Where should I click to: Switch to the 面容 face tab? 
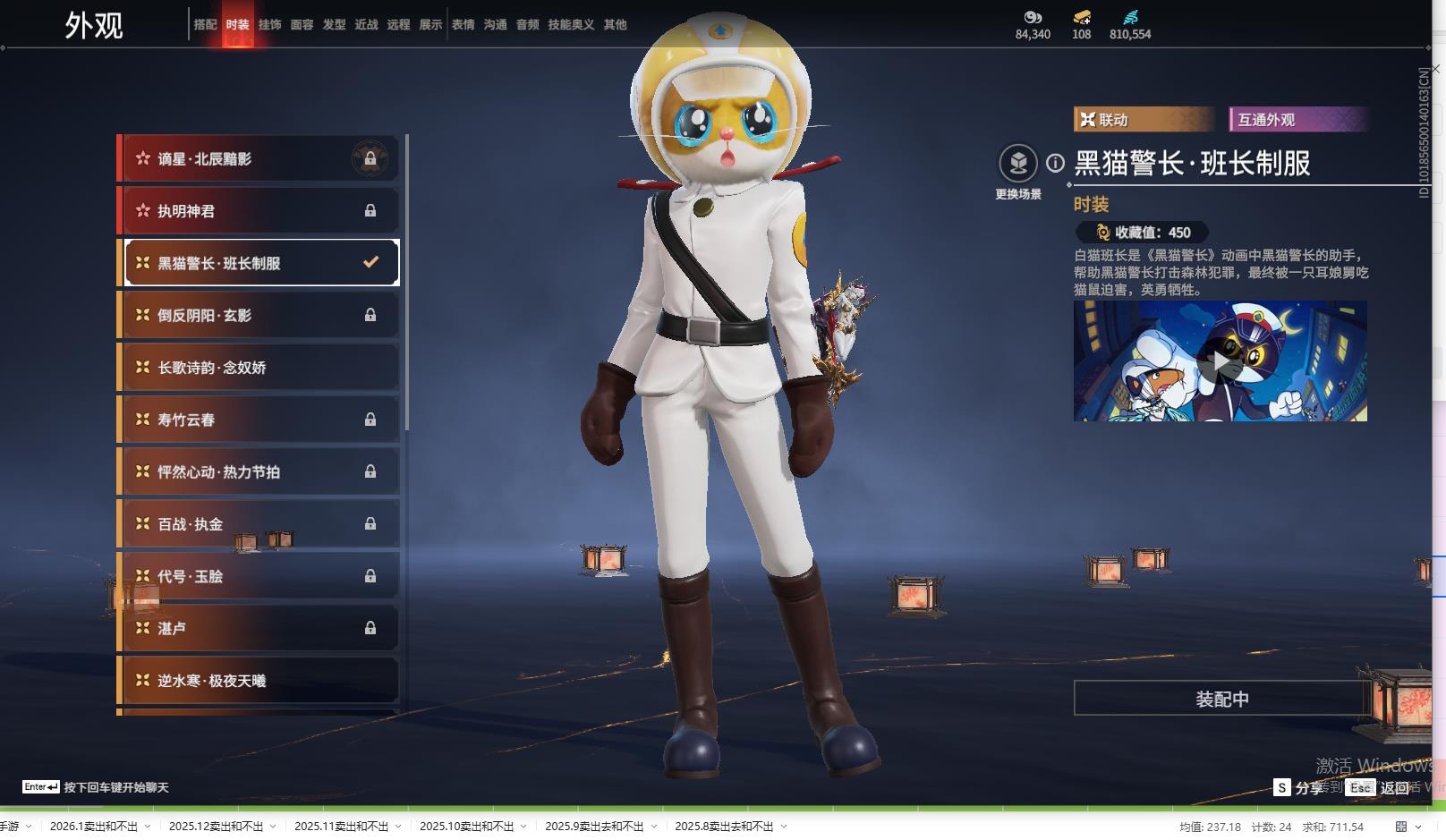click(302, 25)
